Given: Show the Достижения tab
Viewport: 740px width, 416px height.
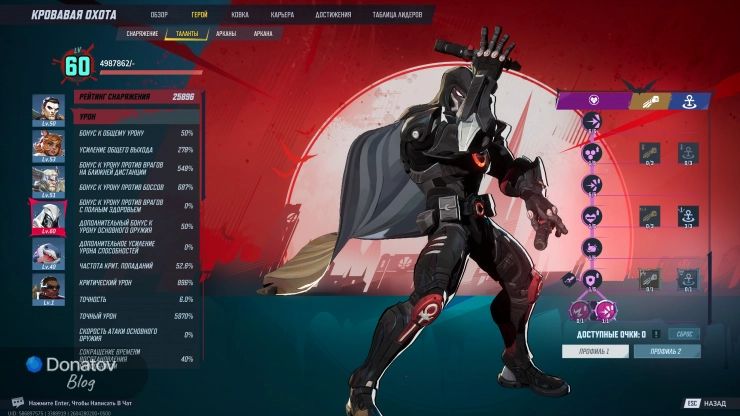Looking at the screenshot, I should click(333, 16).
